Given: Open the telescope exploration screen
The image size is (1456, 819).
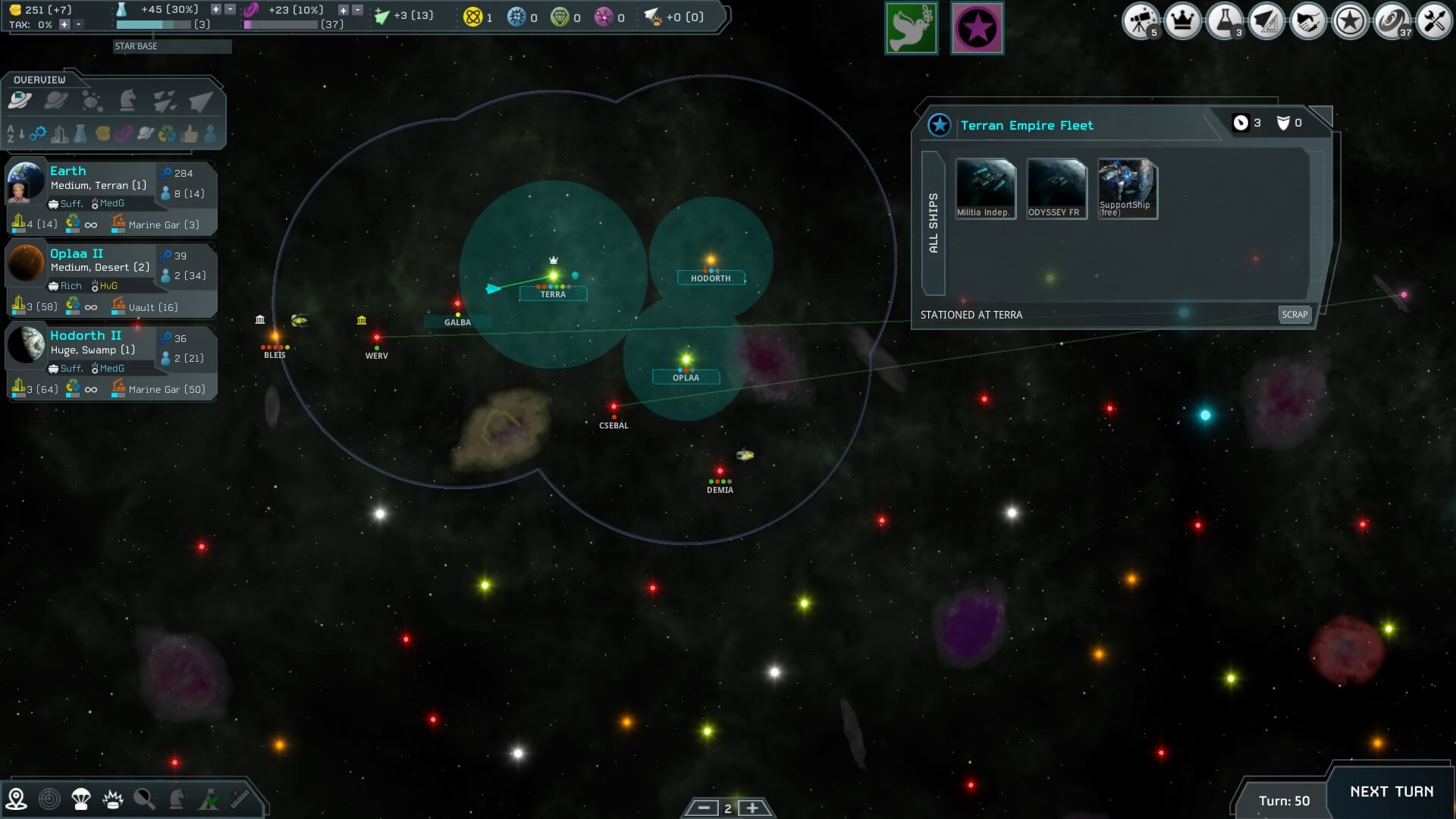Looking at the screenshot, I should coord(1140,21).
